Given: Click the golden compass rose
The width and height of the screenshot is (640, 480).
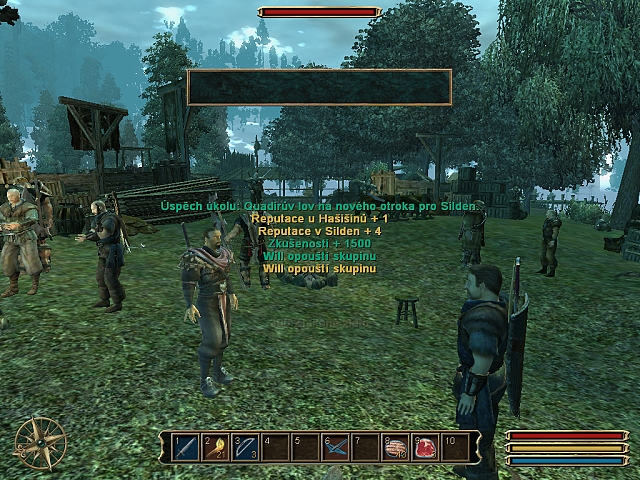Looking at the screenshot, I should tap(41, 443).
